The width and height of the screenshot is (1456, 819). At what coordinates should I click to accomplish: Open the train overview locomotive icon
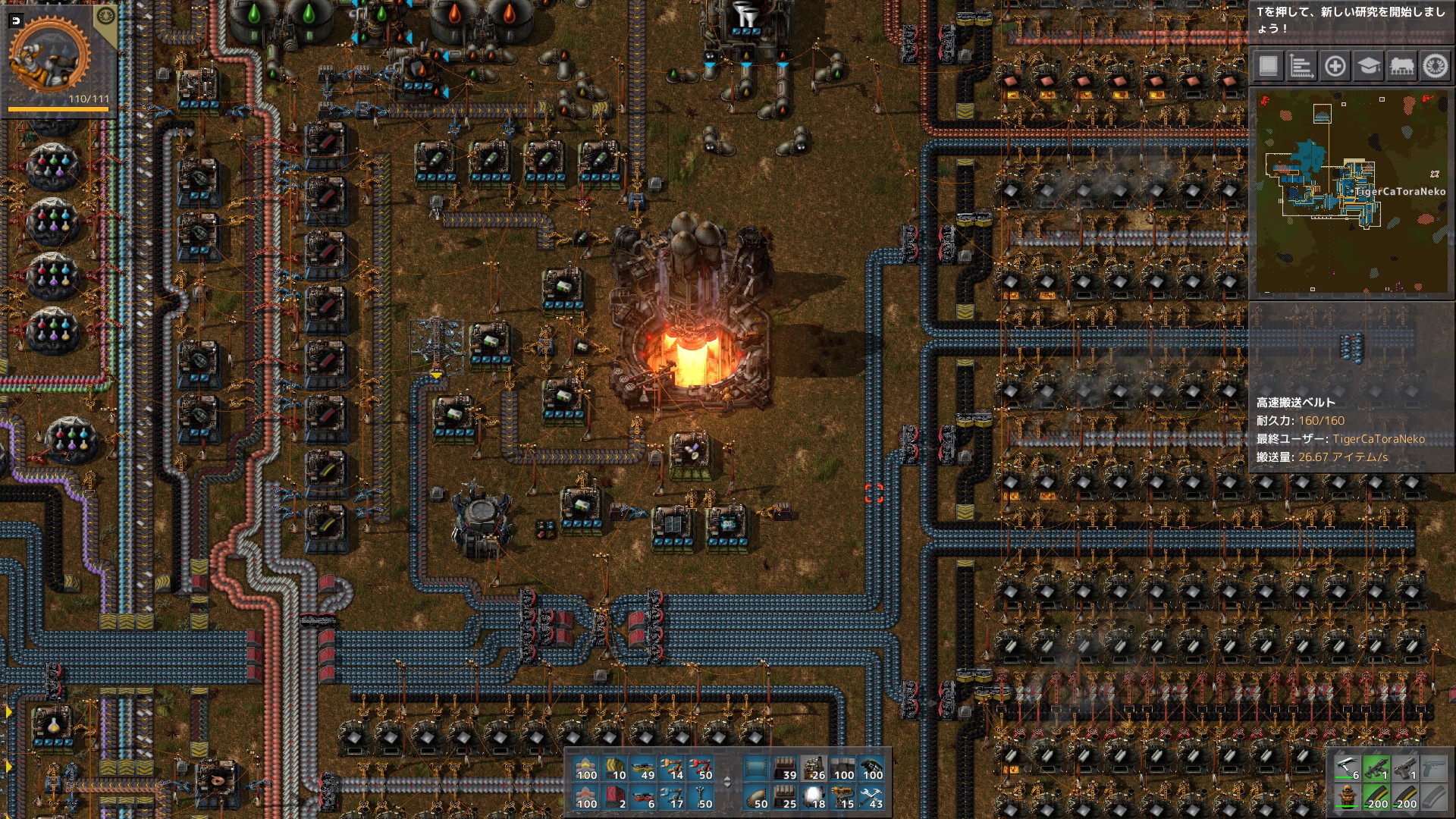point(1402,67)
